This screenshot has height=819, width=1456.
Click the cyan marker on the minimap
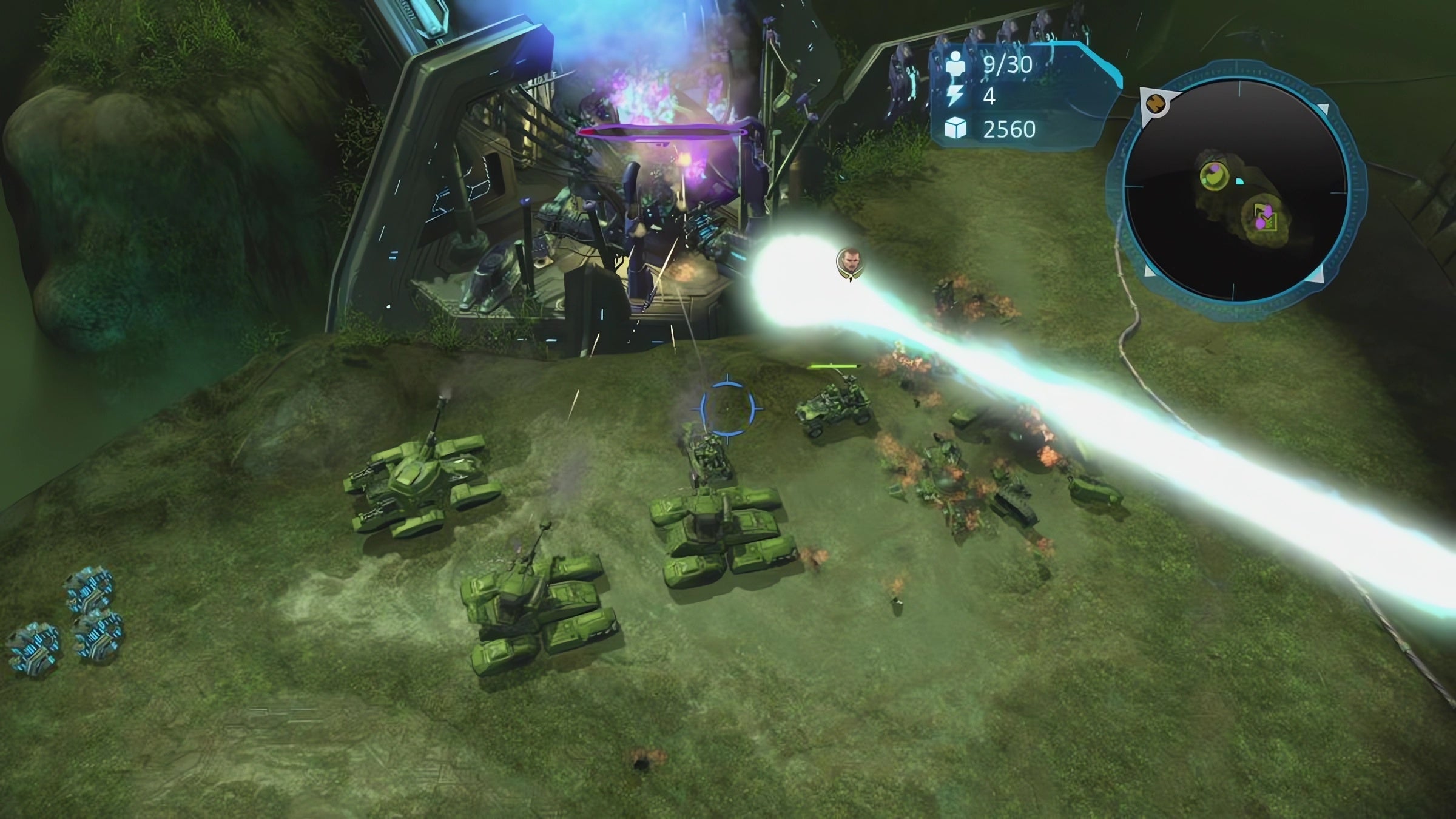click(x=1239, y=181)
